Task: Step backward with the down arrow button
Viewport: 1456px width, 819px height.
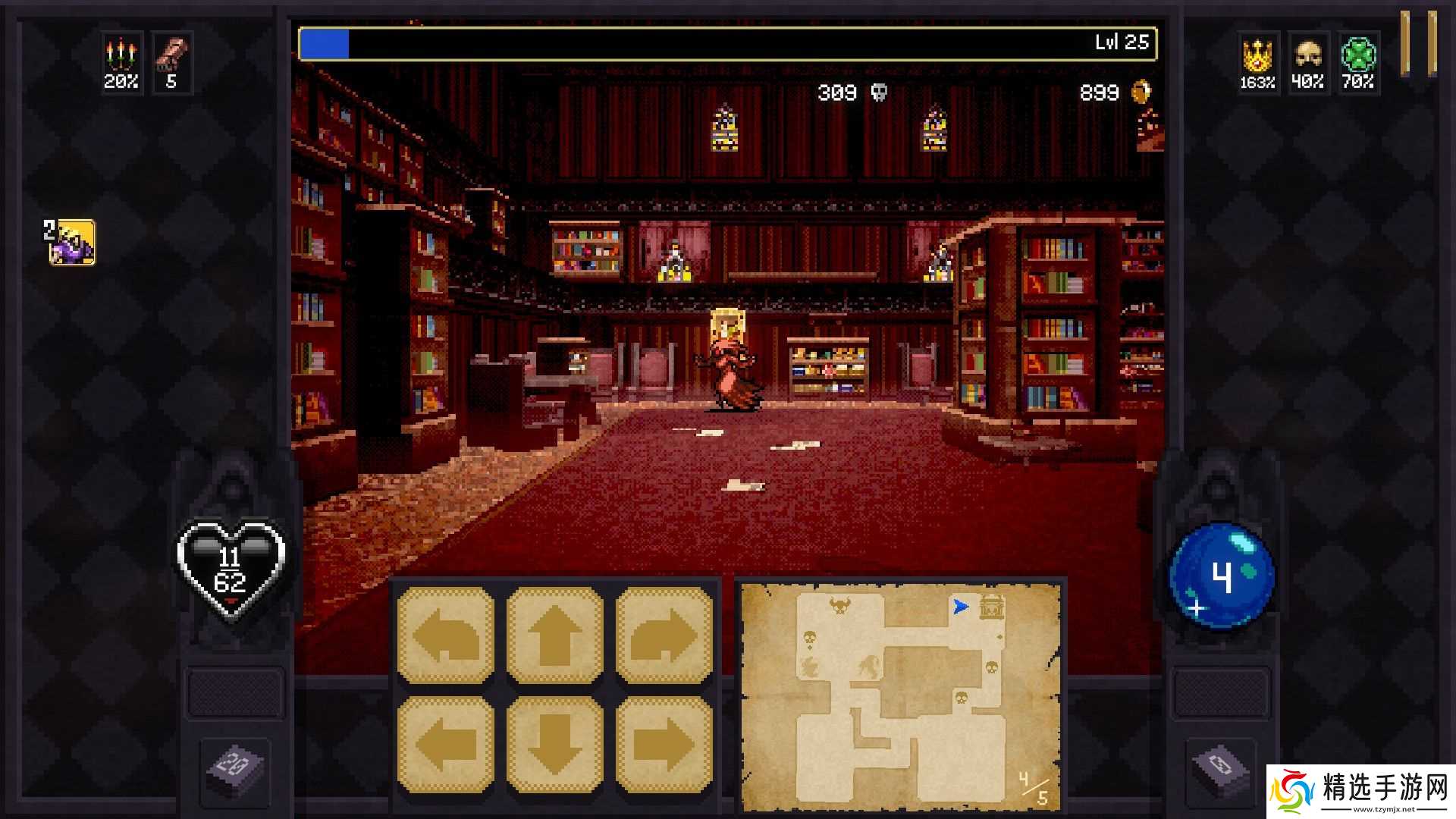Action: click(555, 745)
